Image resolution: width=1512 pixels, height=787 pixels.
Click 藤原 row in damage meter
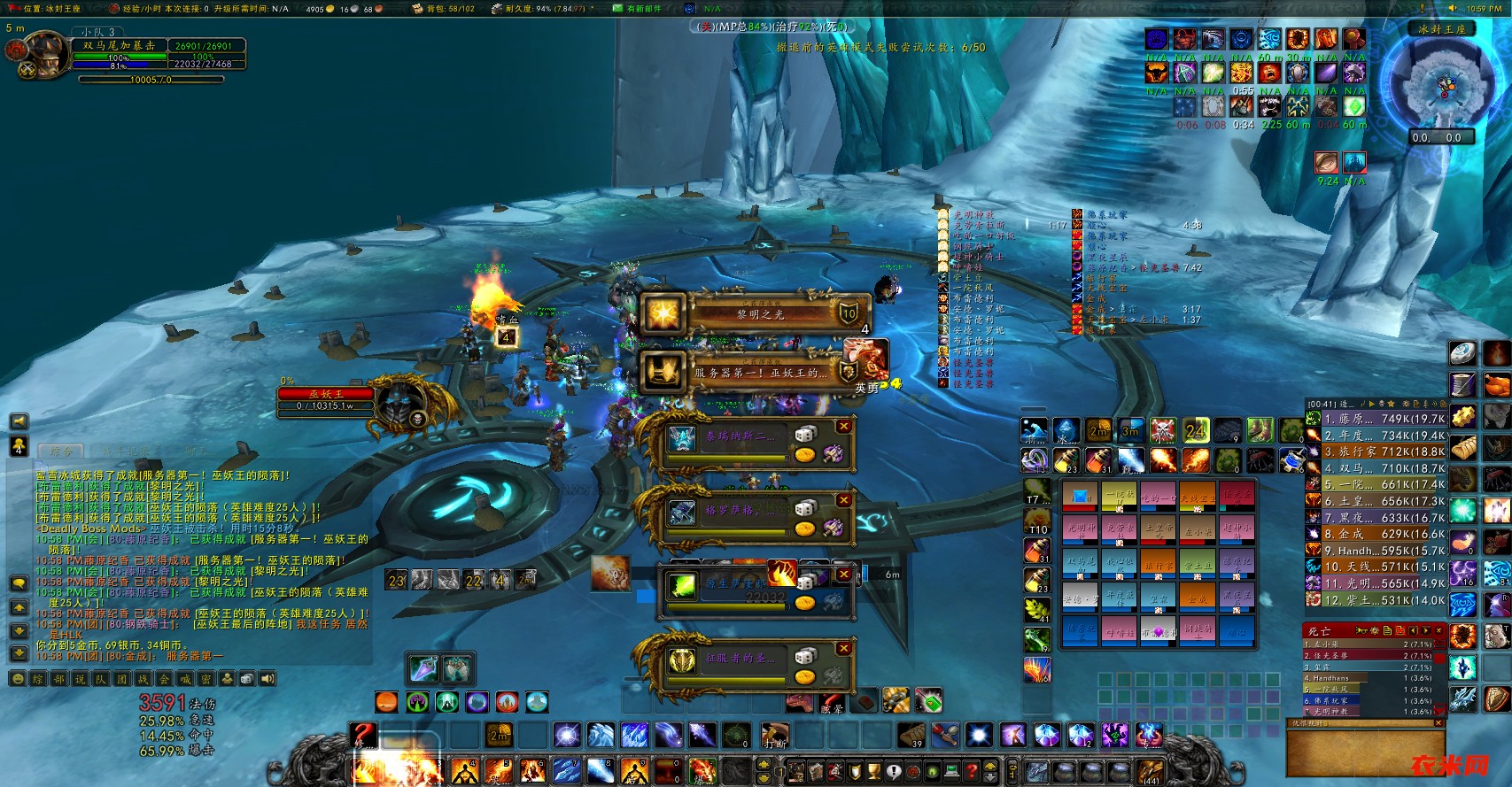(x=1377, y=419)
